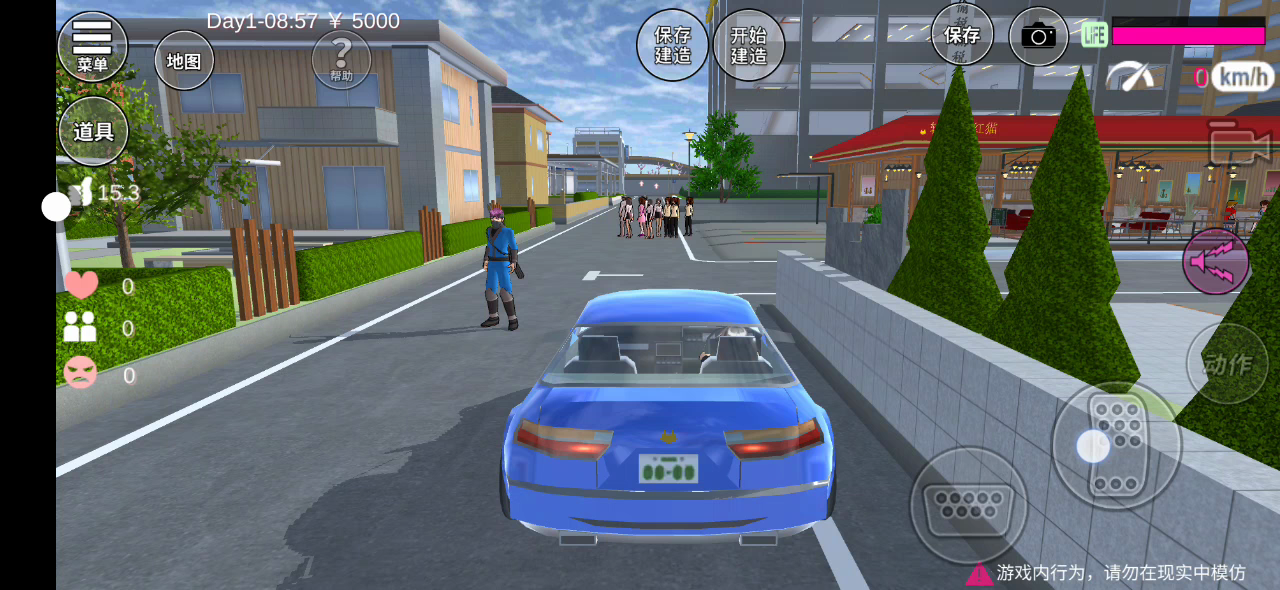The image size is (1280, 590).
Task: Show the 帮助 help screen
Action: pos(341,58)
